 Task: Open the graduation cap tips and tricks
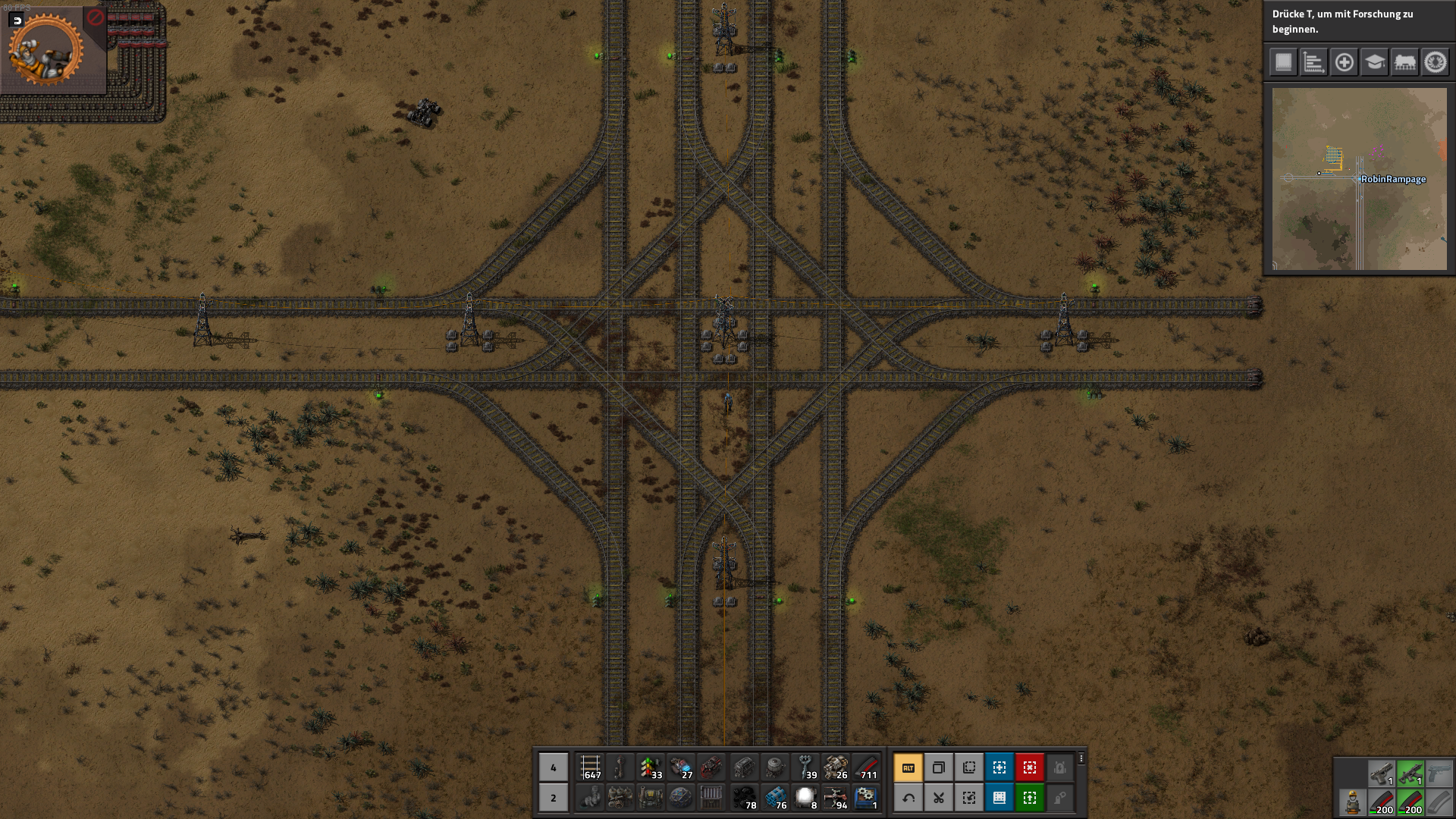coord(1374,62)
